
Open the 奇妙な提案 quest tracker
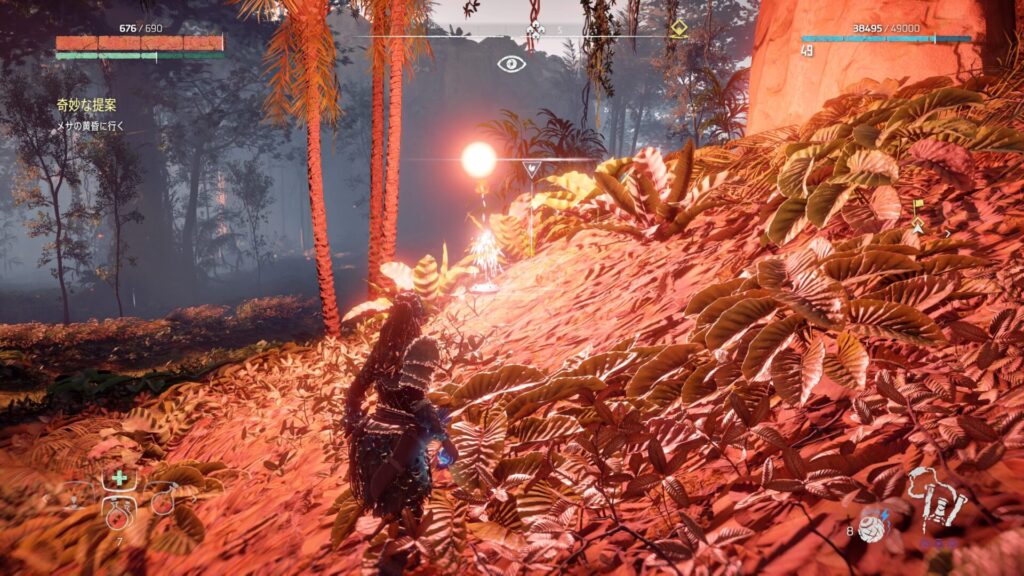(x=88, y=104)
